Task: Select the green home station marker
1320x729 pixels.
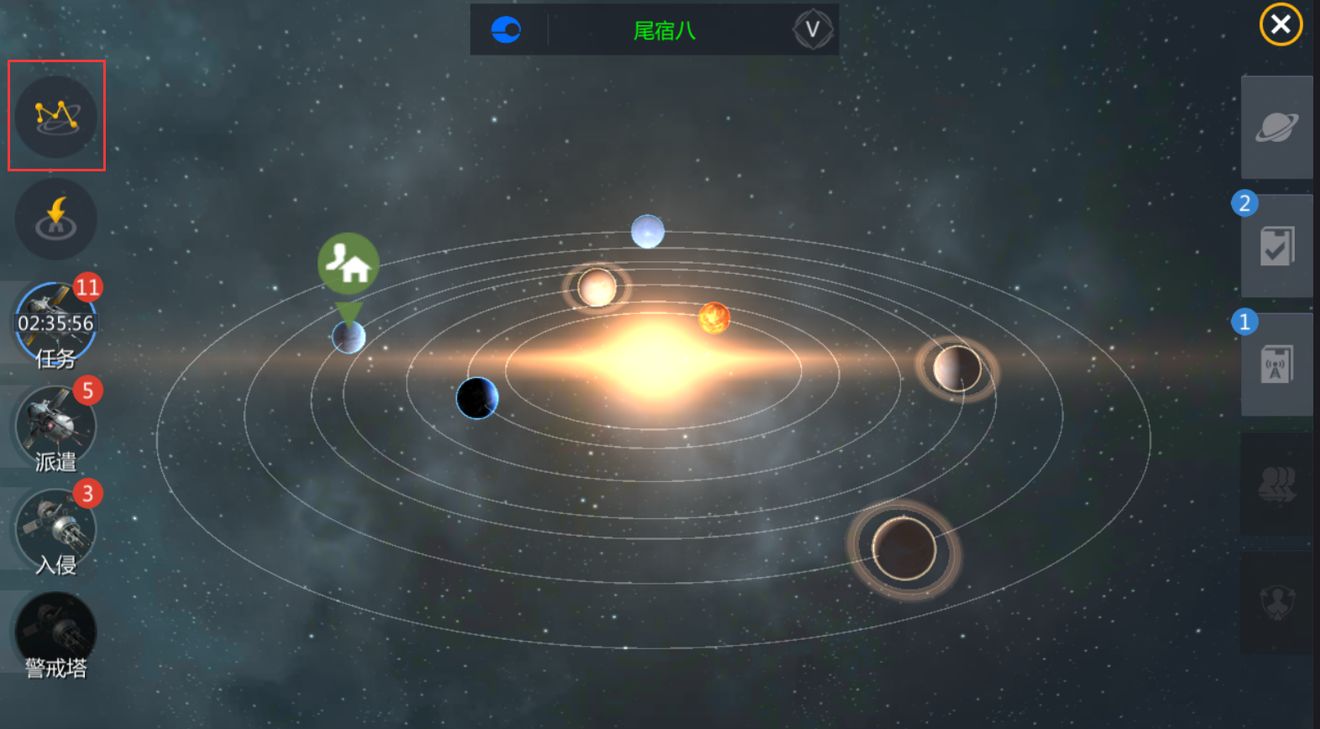Action: pos(348,264)
